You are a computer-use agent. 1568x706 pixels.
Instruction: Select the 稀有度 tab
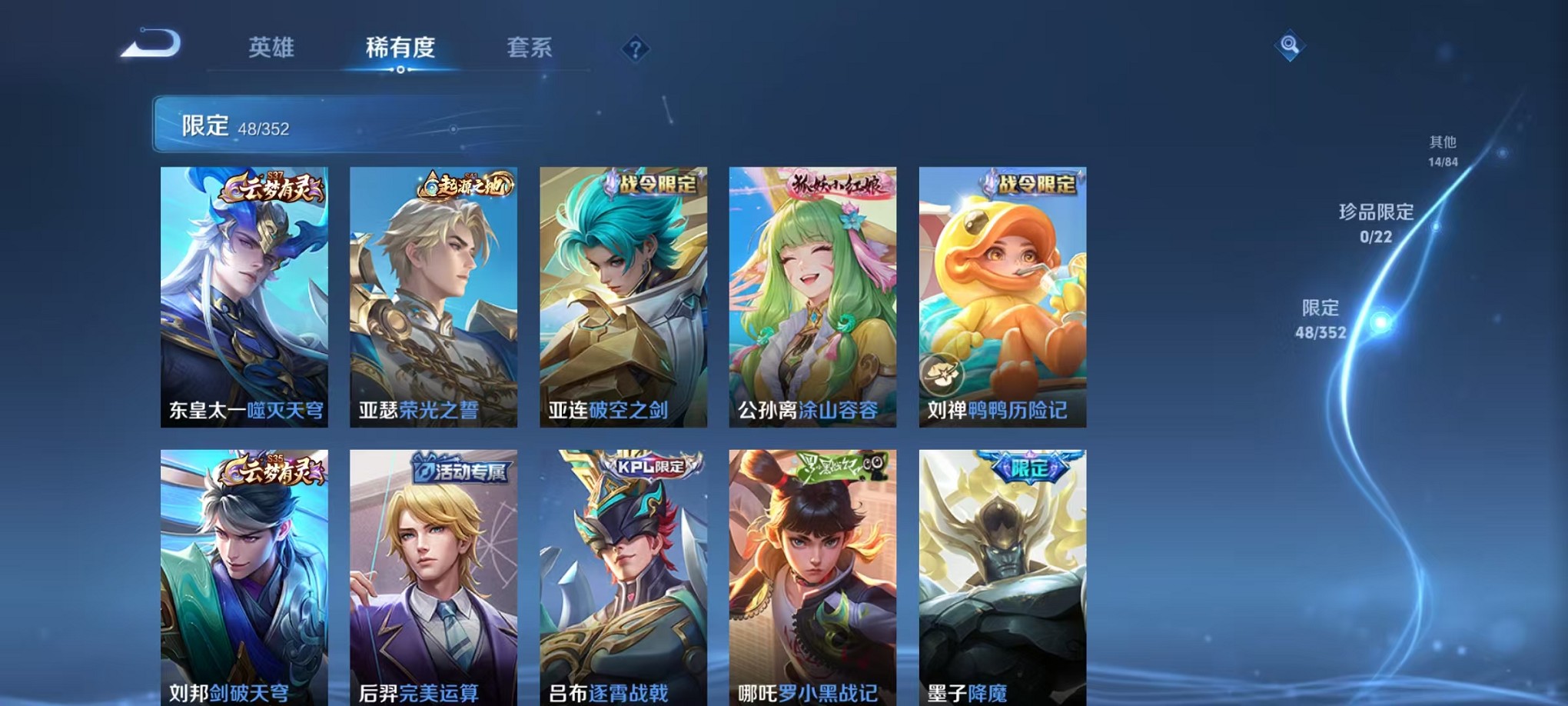point(400,49)
